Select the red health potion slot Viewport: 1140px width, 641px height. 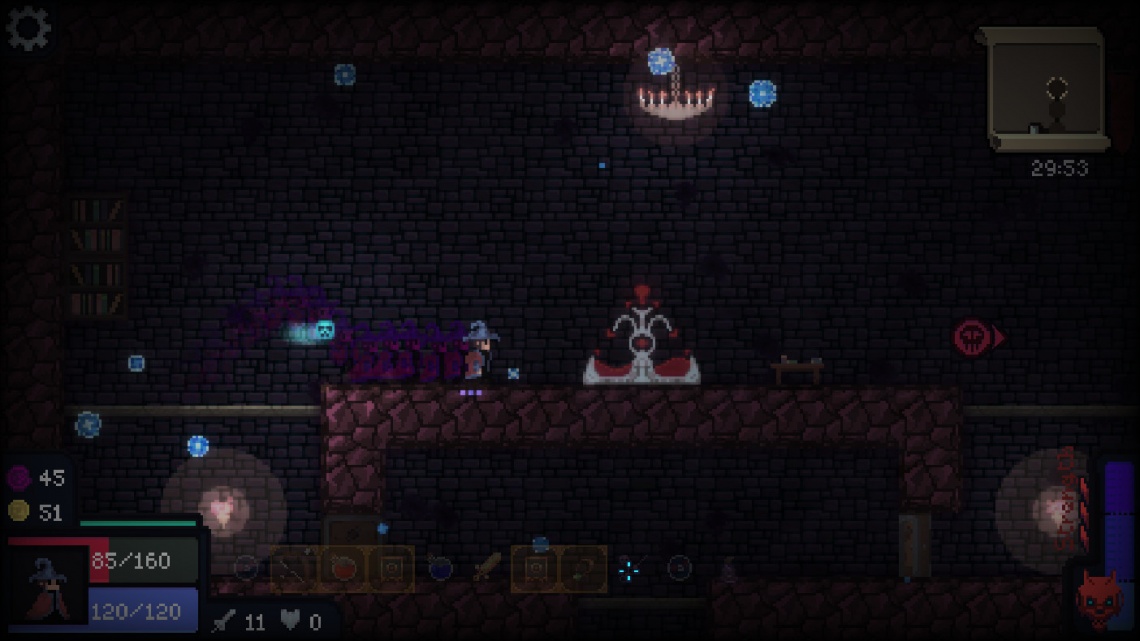point(343,569)
